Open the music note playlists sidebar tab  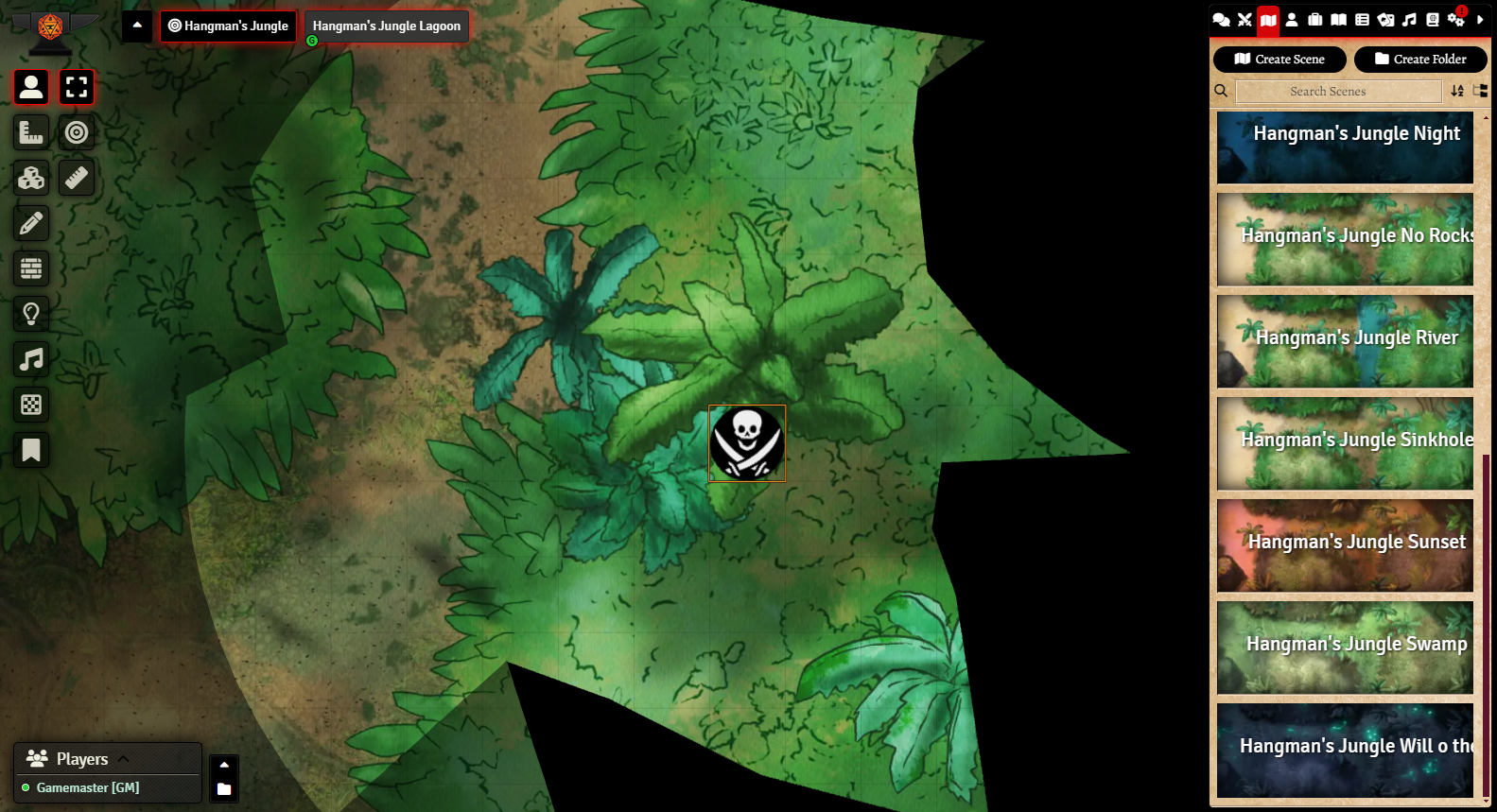pos(1409,20)
